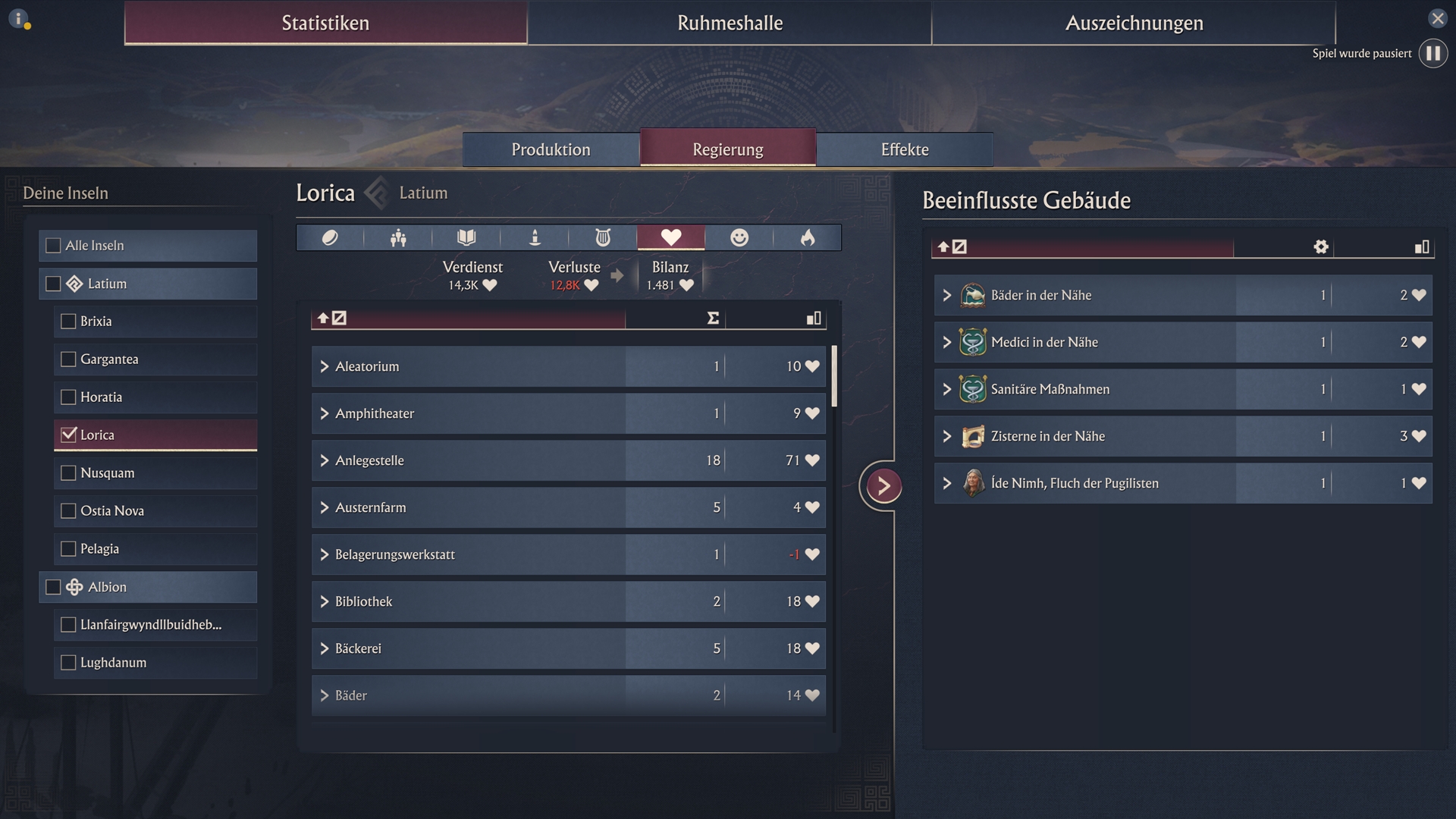The width and height of the screenshot is (1456, 819).
Task: Check the Ostia Nova island
Action: coord(68,511)
